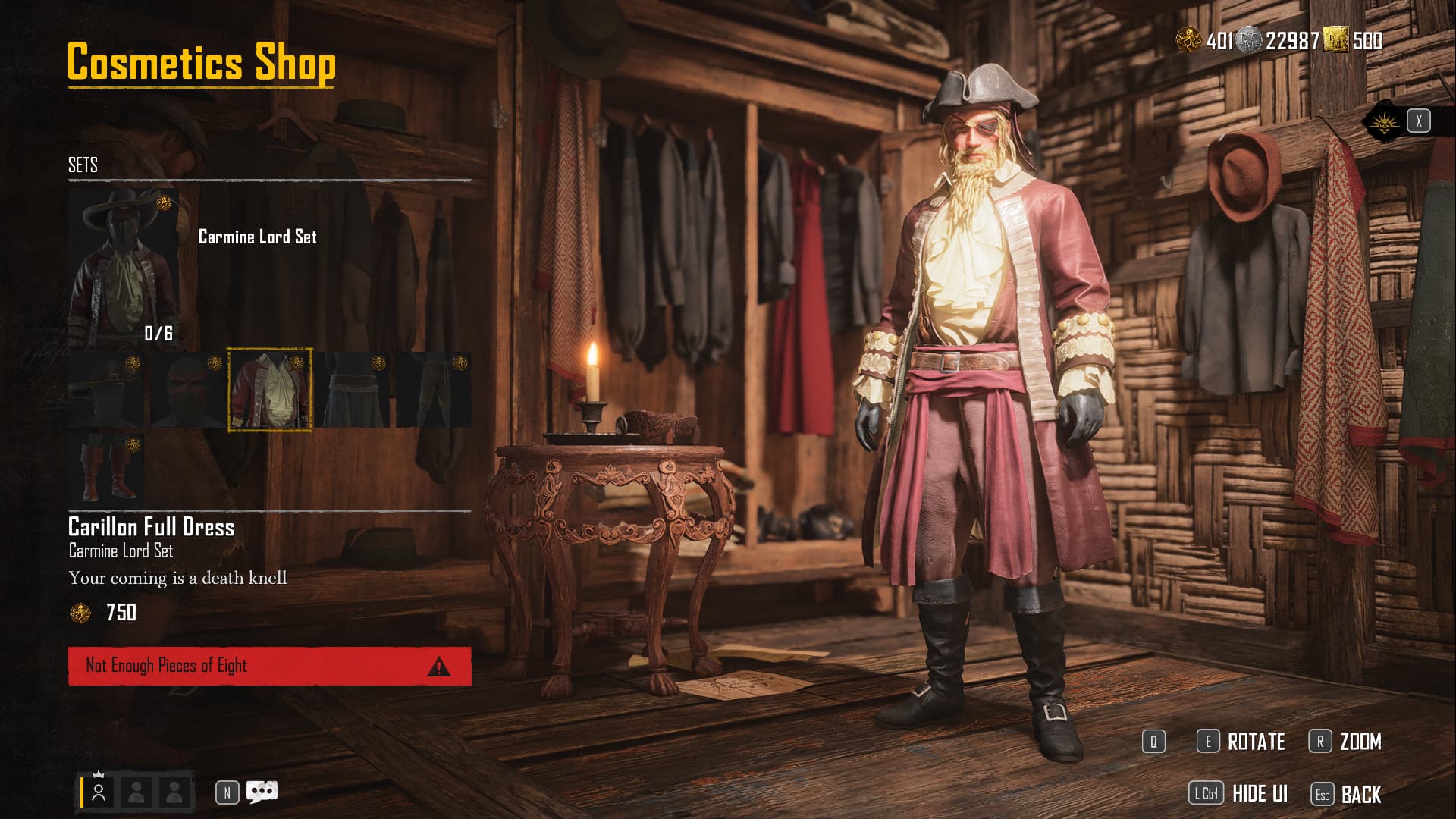Select the red-cross face mask piece

pos(187,390)
